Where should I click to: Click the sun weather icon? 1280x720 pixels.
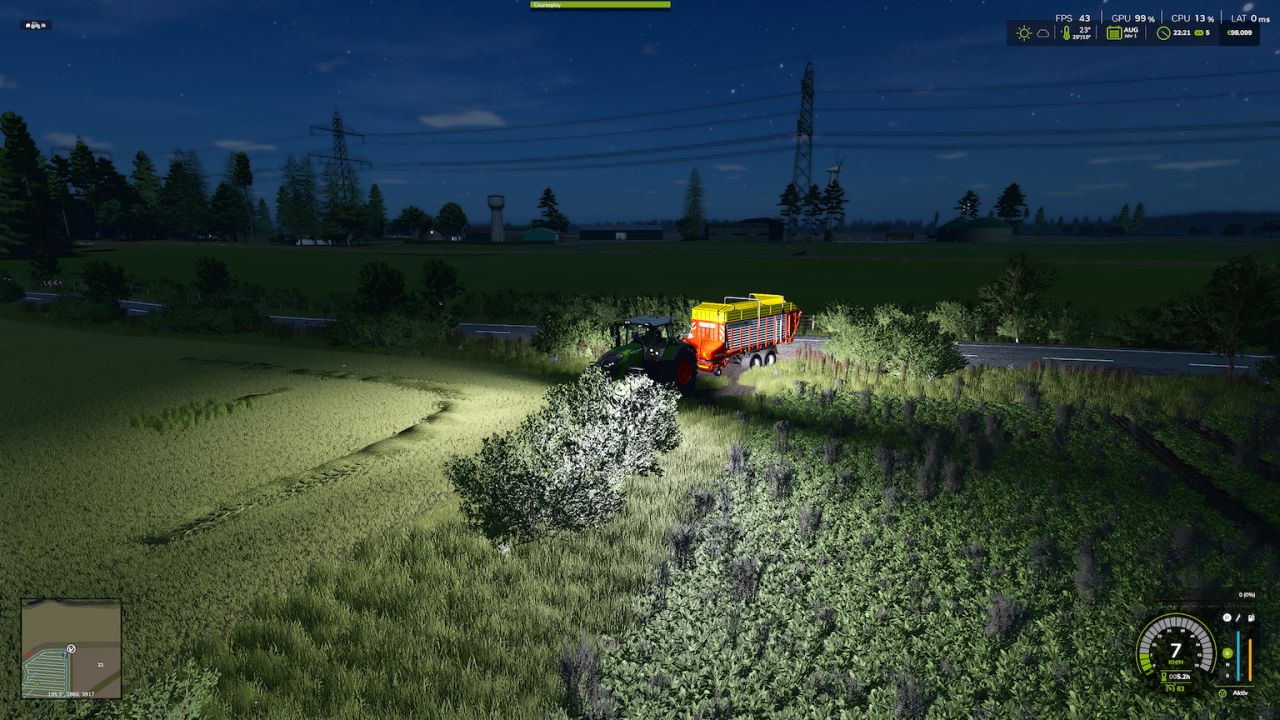(1024, 33)
